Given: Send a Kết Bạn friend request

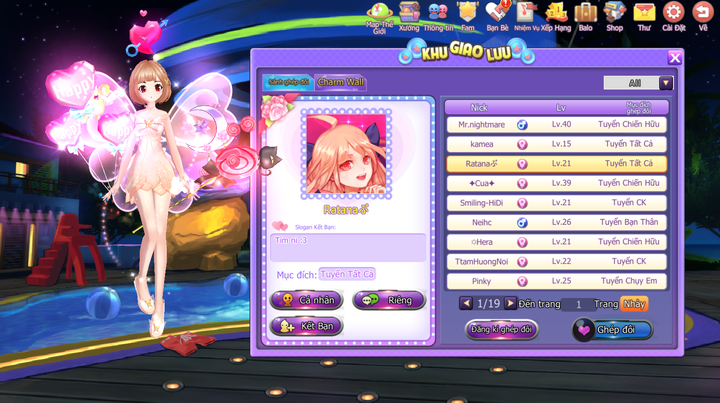Looking at the screenshot, I should pyautogui.click(x=307, y=326).
